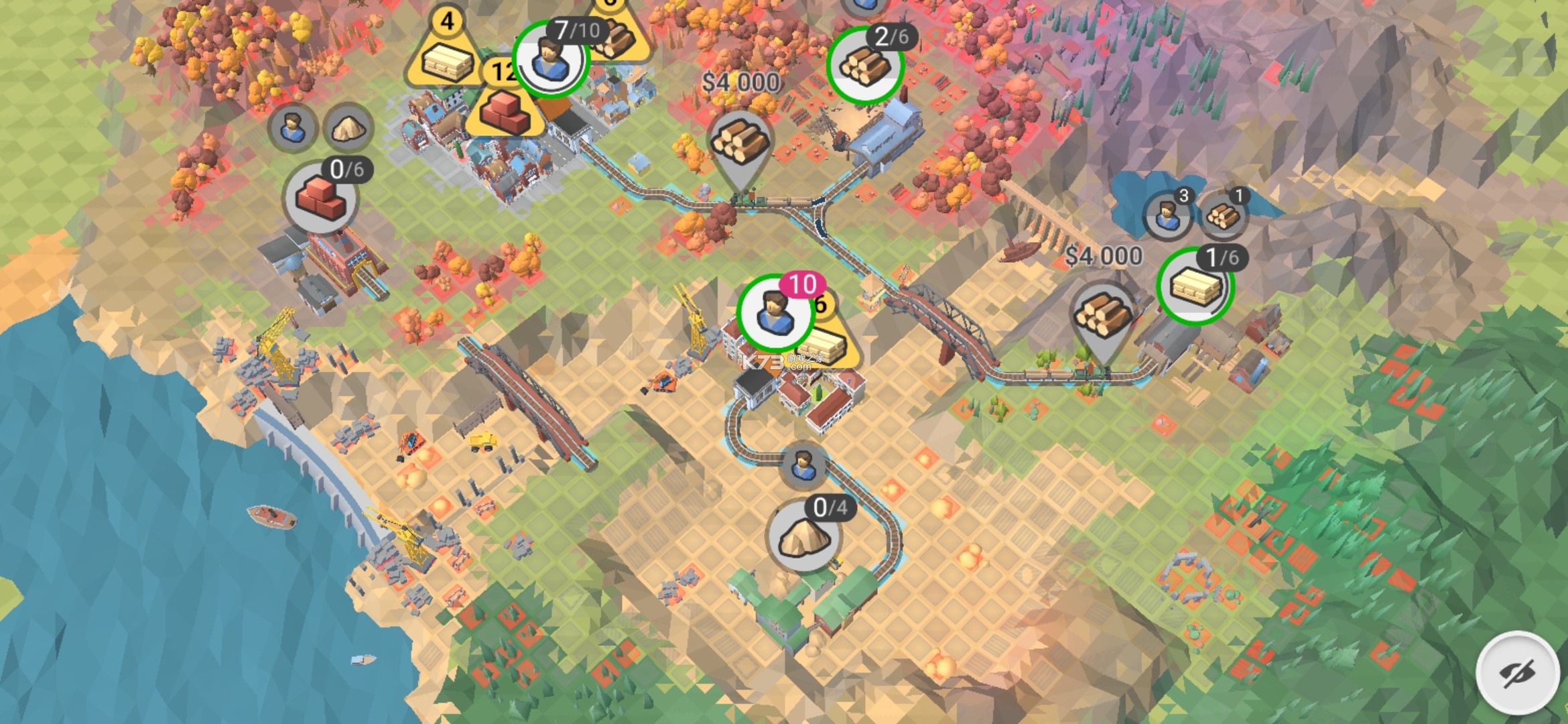Select the small sand pile icon without counter
This screenshot has height=724, width=1568.
(348, 127)
